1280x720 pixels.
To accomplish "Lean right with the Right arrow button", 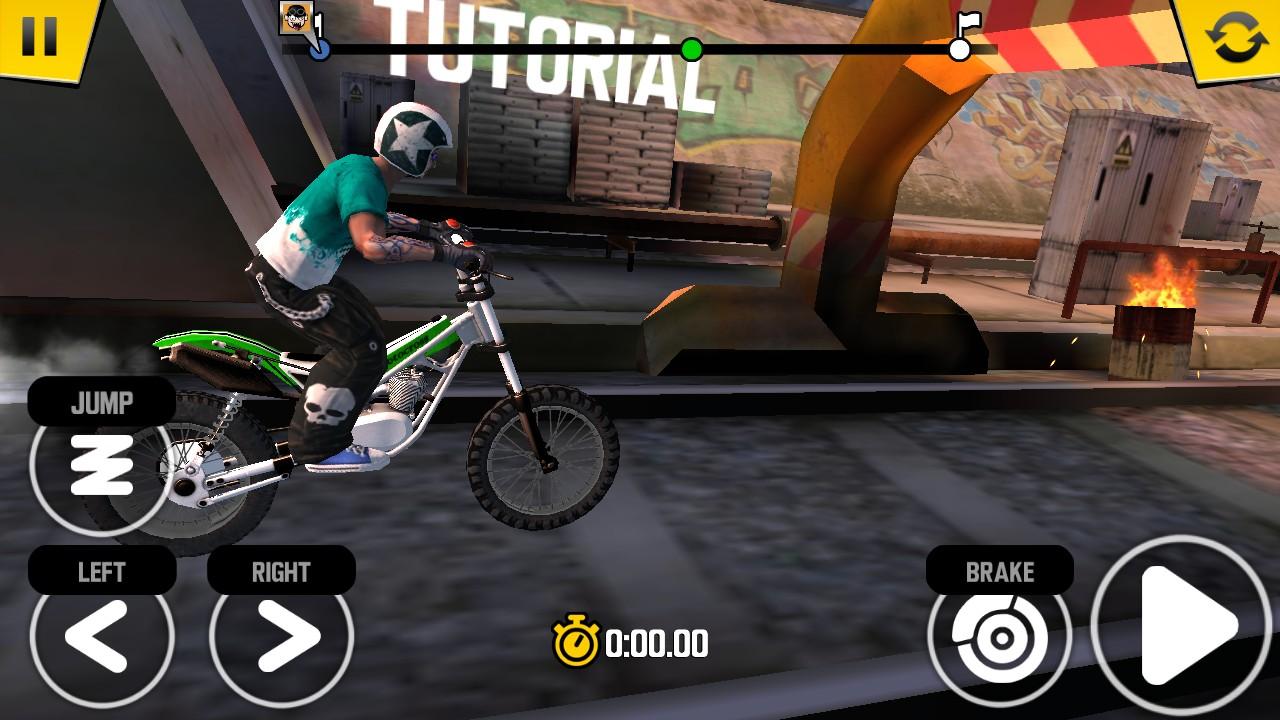I will [x=281, y=635].
